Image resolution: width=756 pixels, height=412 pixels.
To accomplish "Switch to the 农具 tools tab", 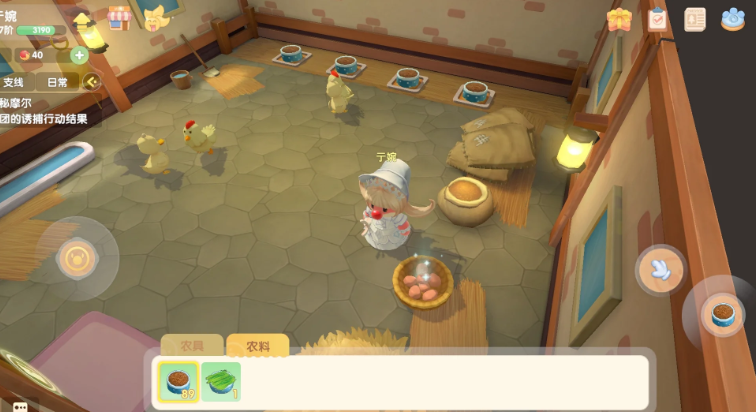I will tap(192, 346).
